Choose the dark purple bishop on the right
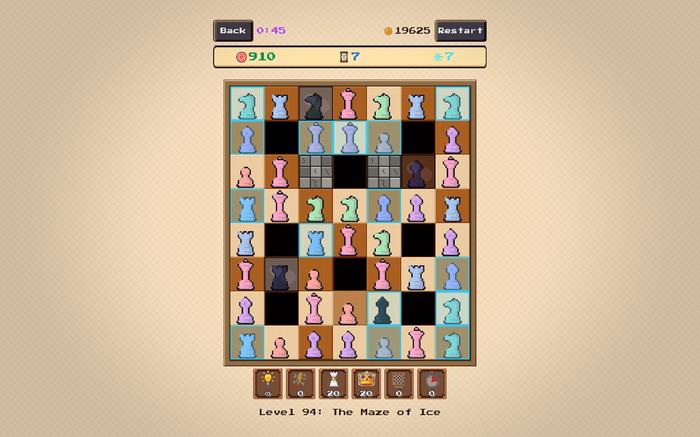700x437 pixels. [418, 172]
